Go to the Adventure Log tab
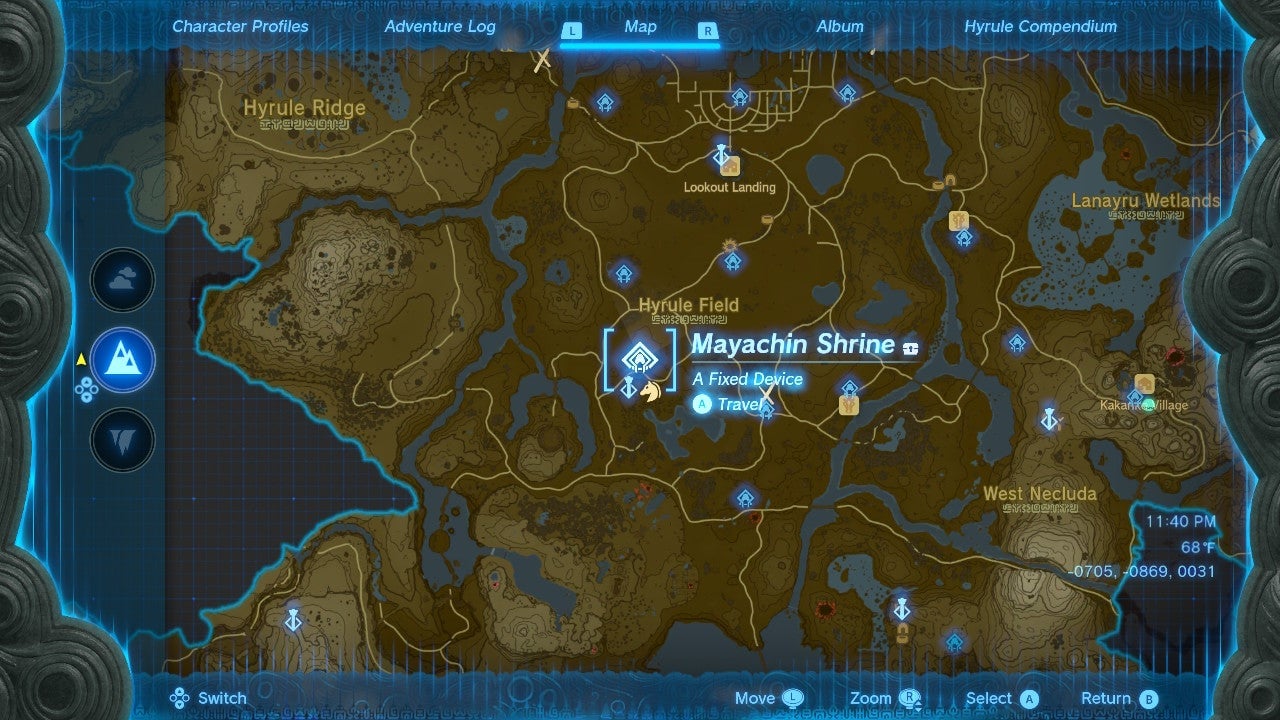Screen dimensions: 1280x720 pyautogui.click(x=440, y=27)
